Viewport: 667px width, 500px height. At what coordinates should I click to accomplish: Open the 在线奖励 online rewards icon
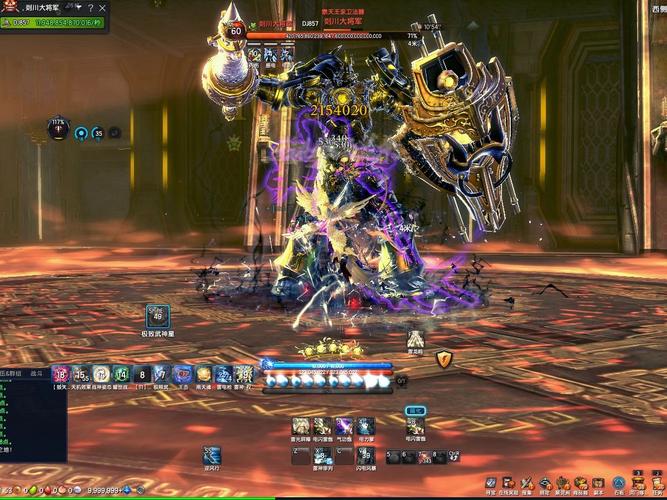tap(508, 483)
